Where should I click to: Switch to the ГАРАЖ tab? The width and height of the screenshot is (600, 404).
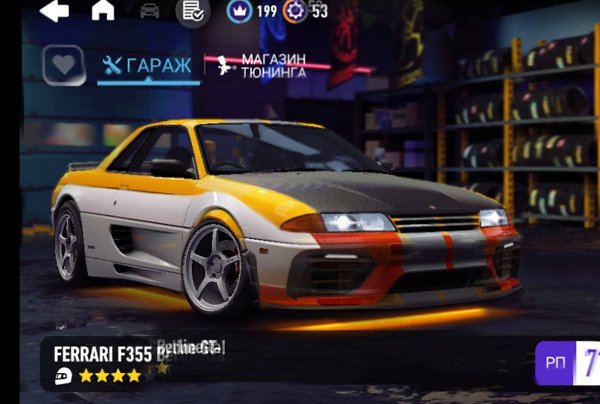[x=148, y=66]
